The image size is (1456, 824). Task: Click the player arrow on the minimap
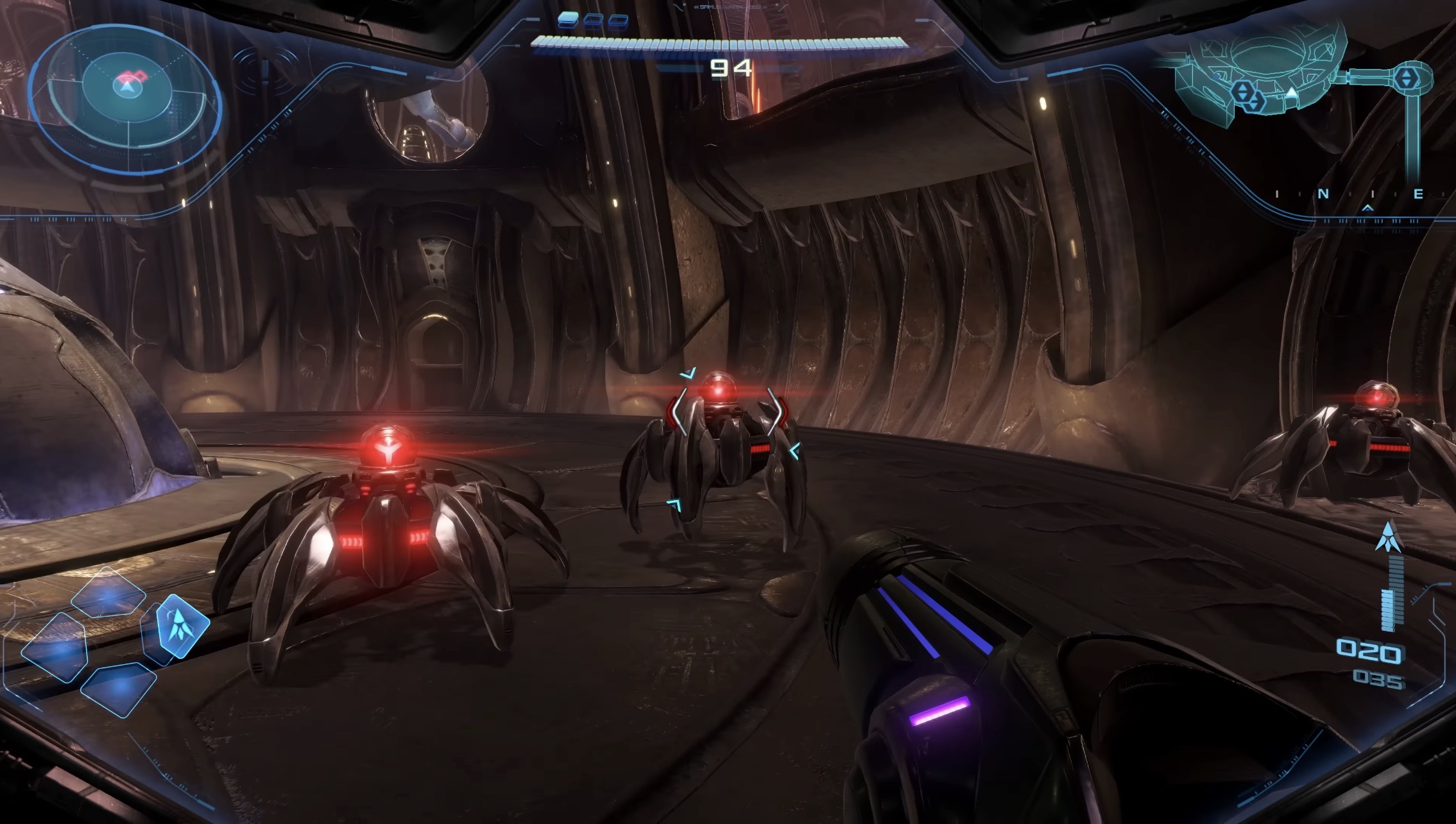1292,94
